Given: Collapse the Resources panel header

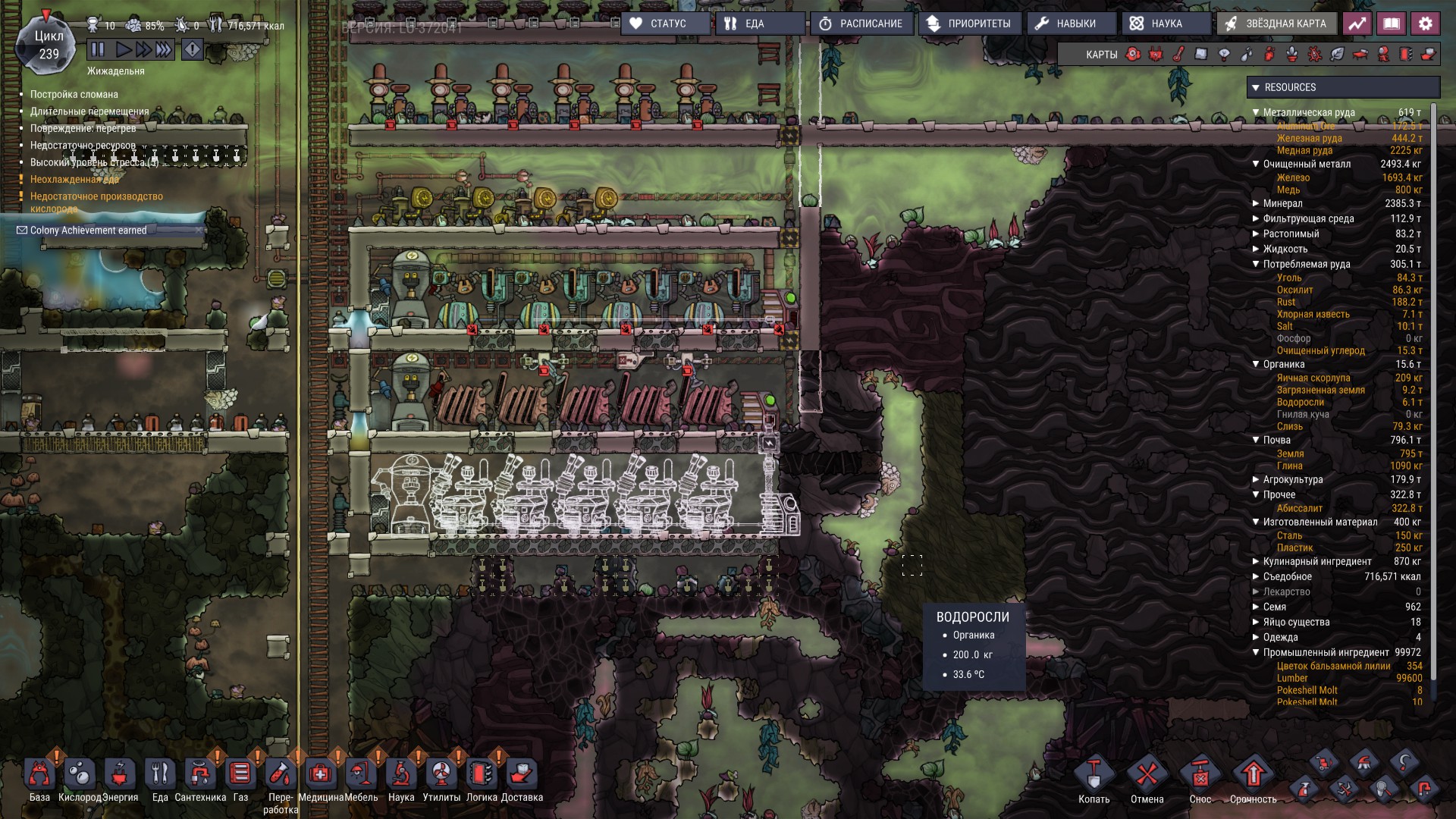Looking at the screenshot, I should 1256,87.
